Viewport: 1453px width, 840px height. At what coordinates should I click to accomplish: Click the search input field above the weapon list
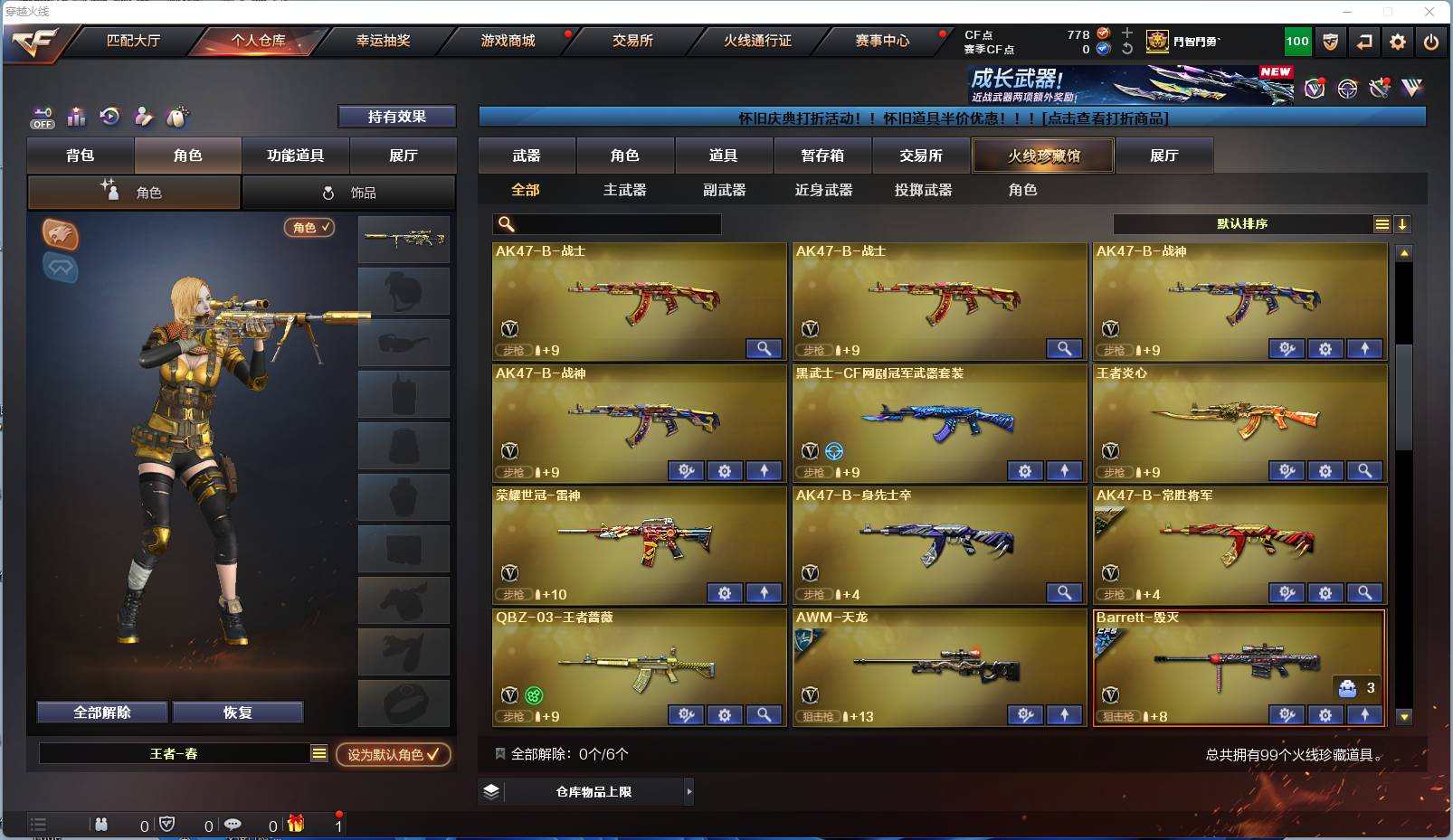click(x=606, y=223)
